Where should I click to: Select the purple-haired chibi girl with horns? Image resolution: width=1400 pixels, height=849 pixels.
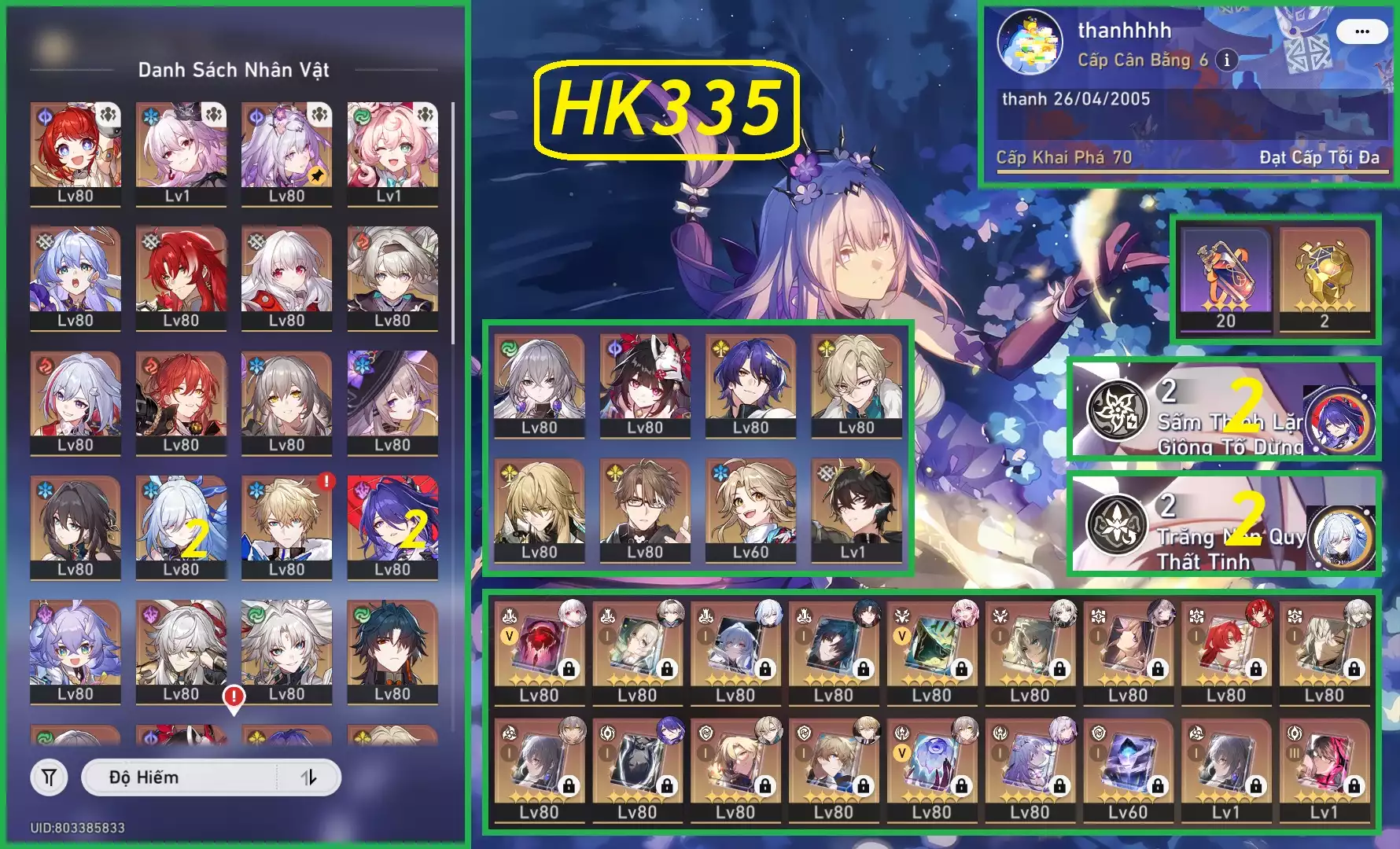76,651
